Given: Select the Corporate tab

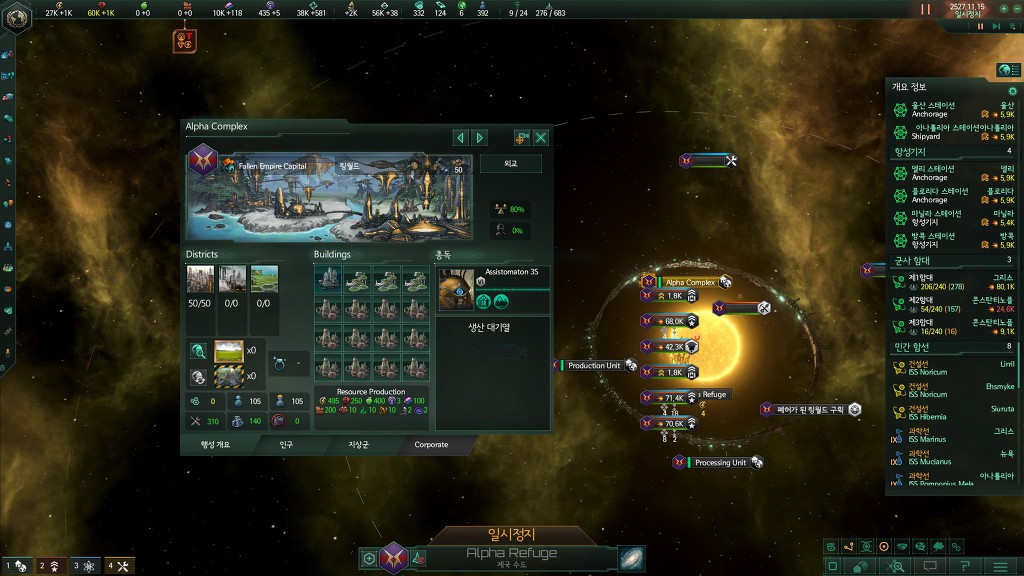Looking at the screenshot, I should [x=431, y=444].
